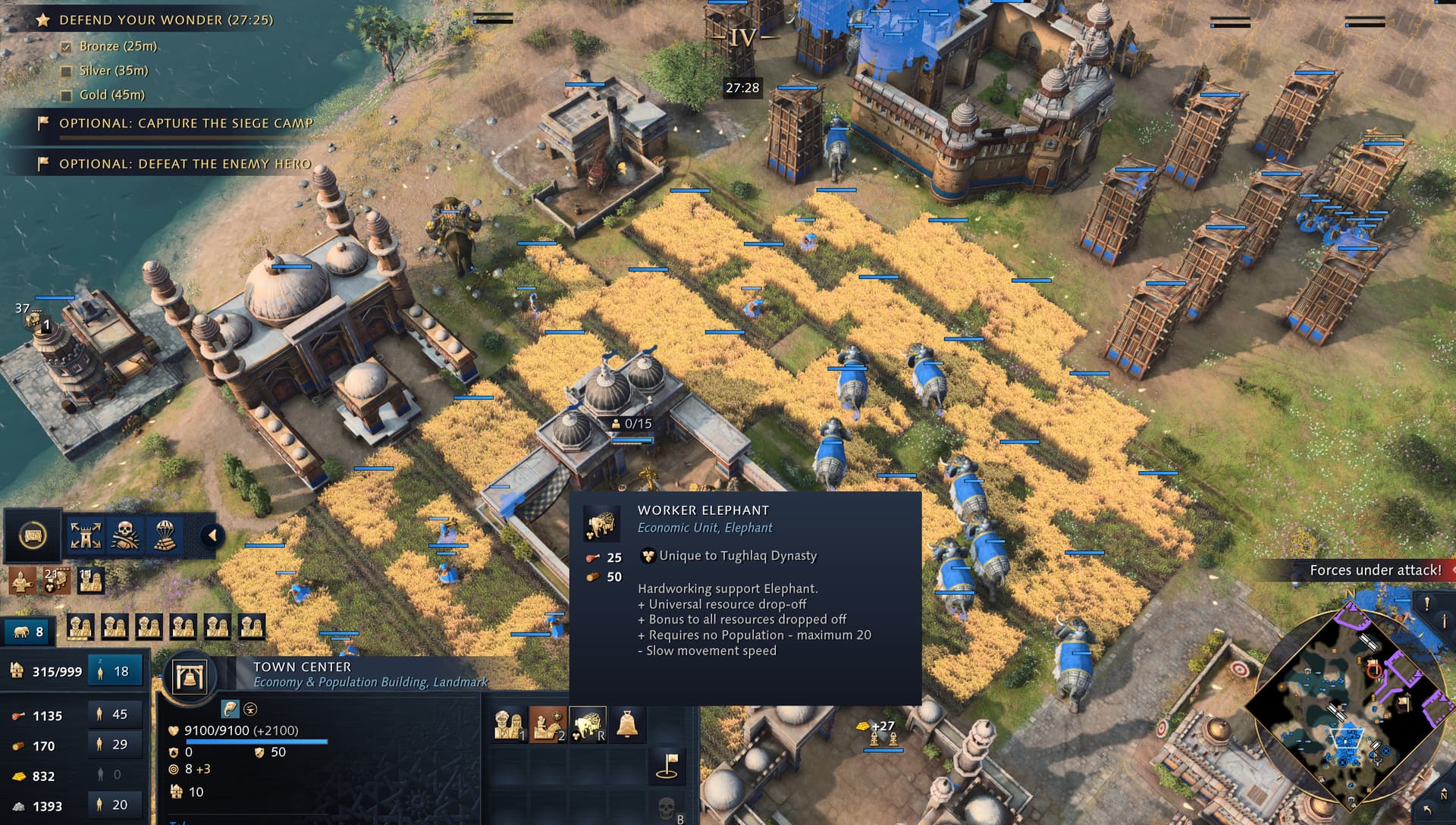Select the 29 wood gatherers
Screen dimensions: 1456x825
click(115, 745)
